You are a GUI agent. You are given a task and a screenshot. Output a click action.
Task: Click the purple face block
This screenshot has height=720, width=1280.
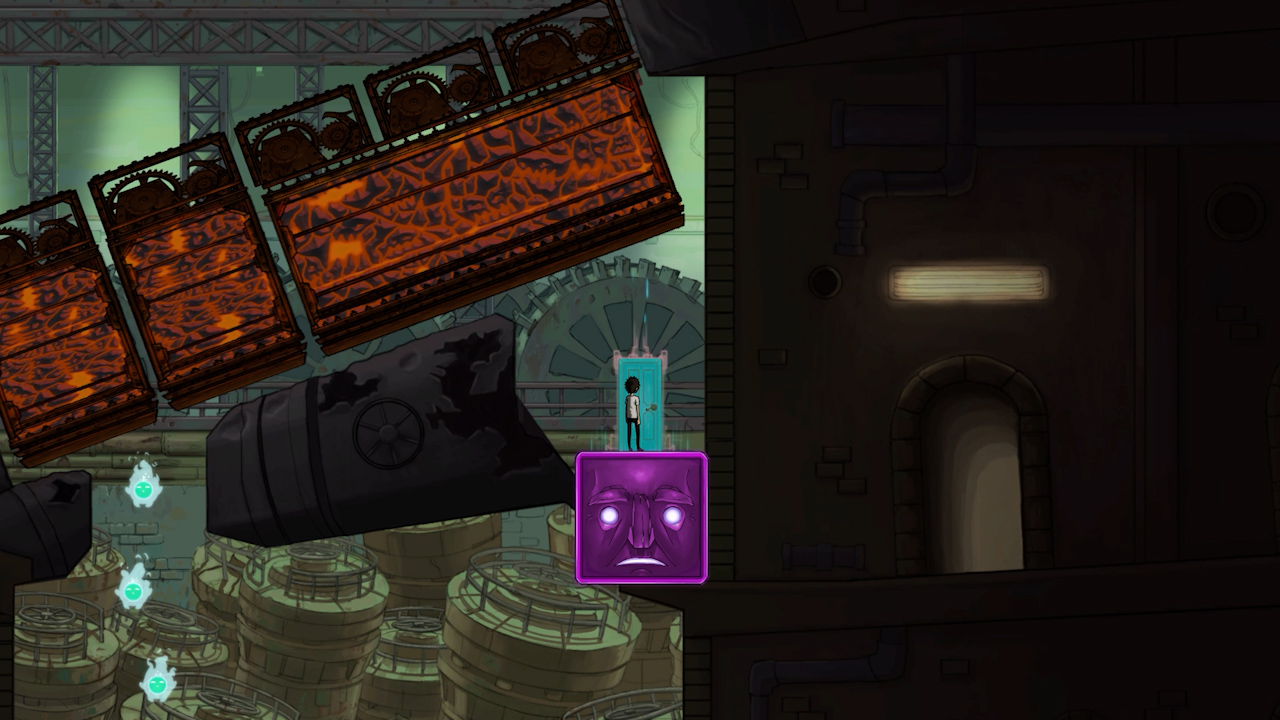coord(642,519)
